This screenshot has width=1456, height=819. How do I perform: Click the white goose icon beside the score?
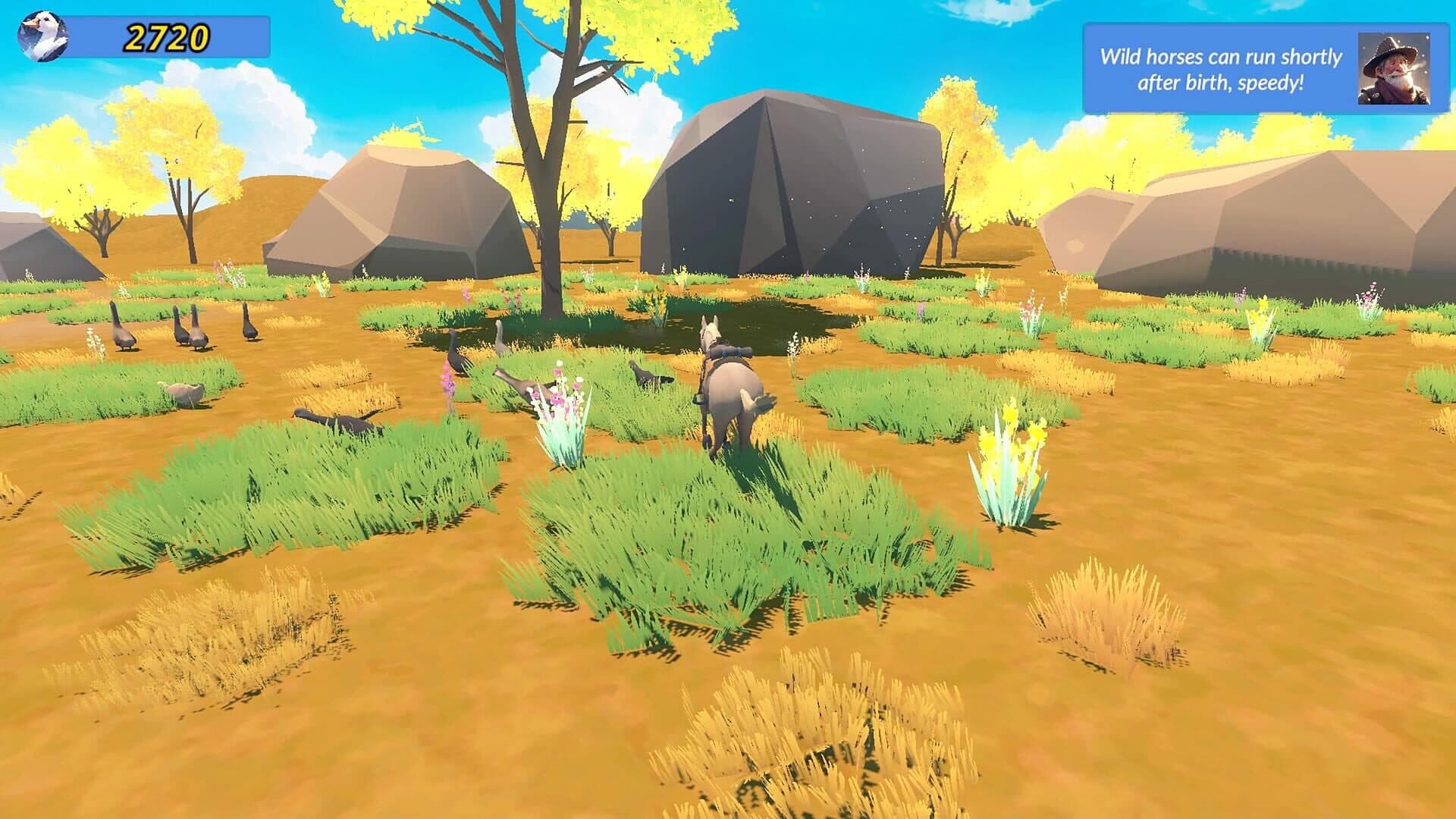[x=42, y=36]
